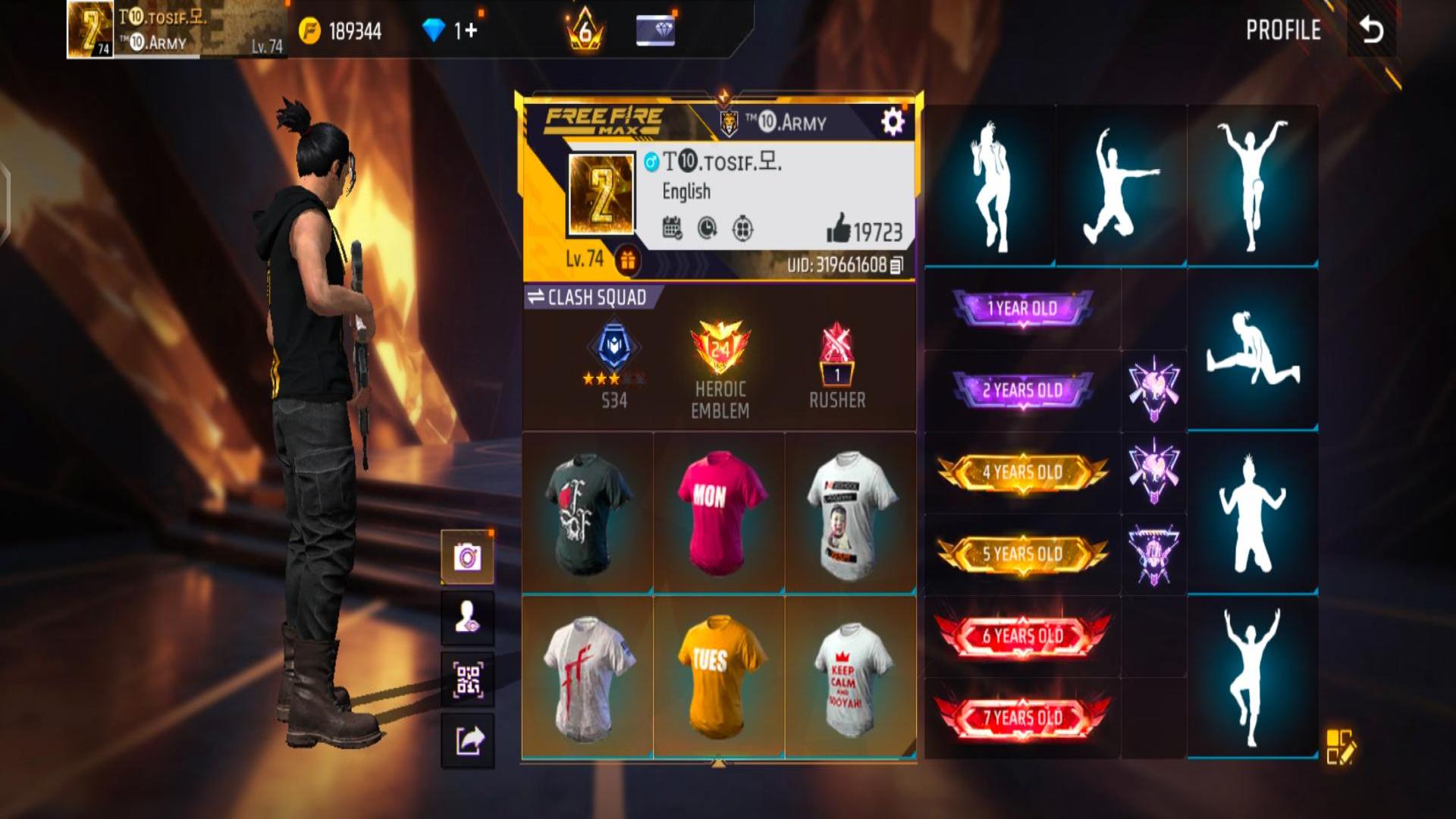Select the 7 Years Old badge
The image size is (1456, 819).
[1022, 717]
